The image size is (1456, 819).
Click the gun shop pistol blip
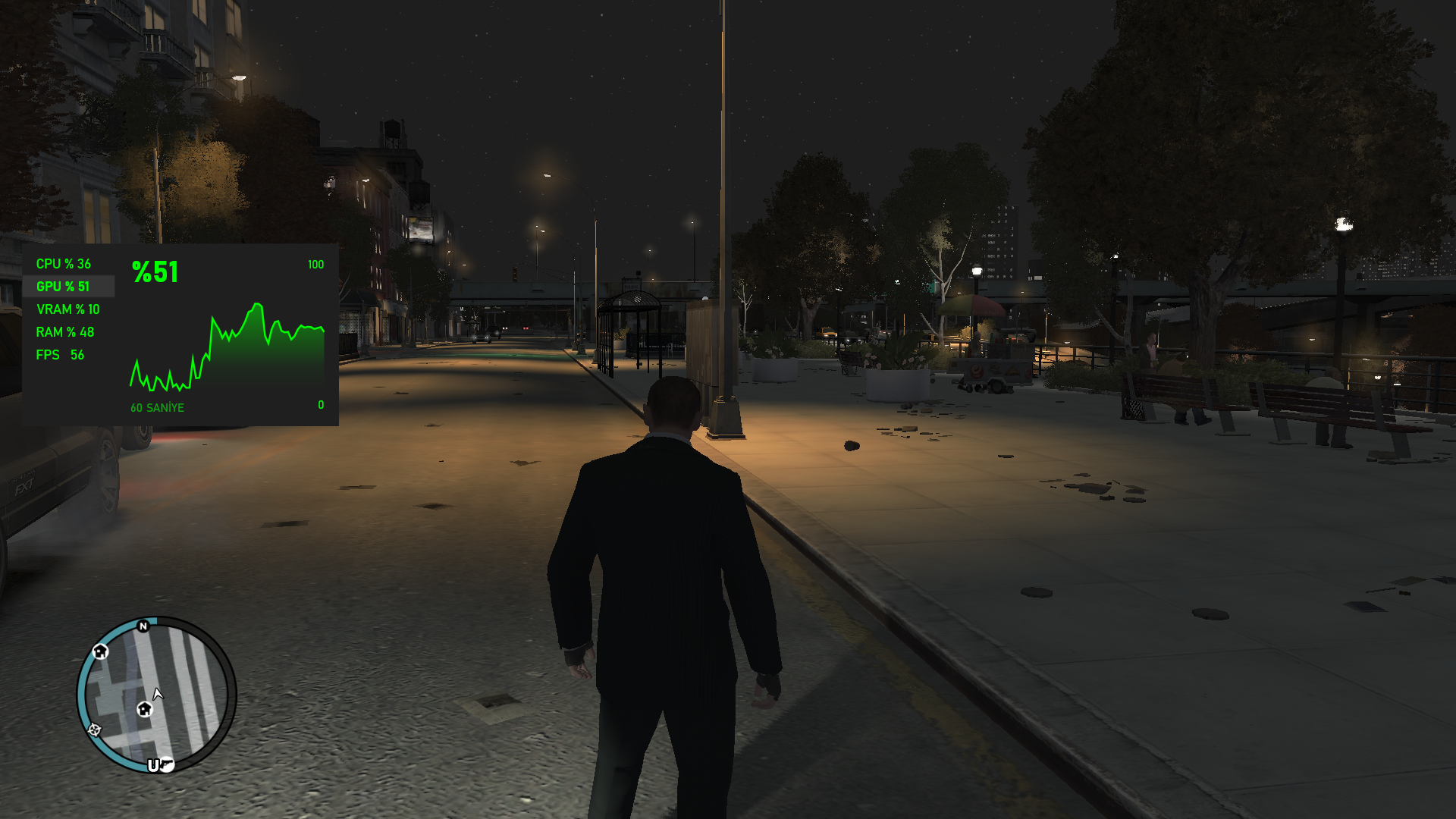168,764
